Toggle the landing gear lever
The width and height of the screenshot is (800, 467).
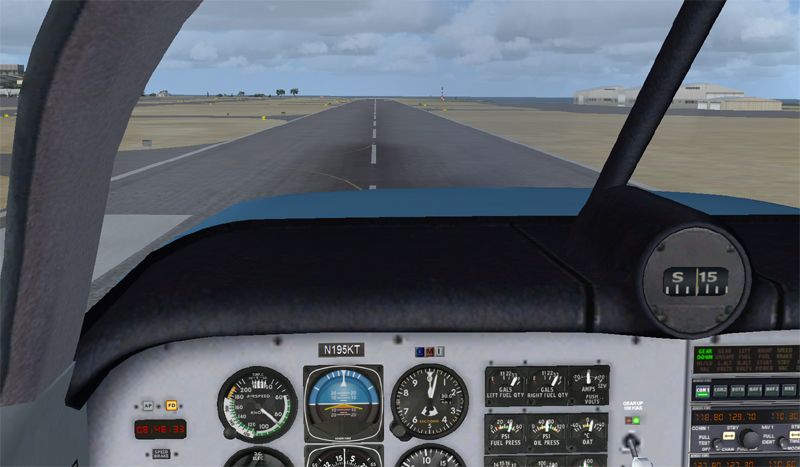[x=631, y=443]
